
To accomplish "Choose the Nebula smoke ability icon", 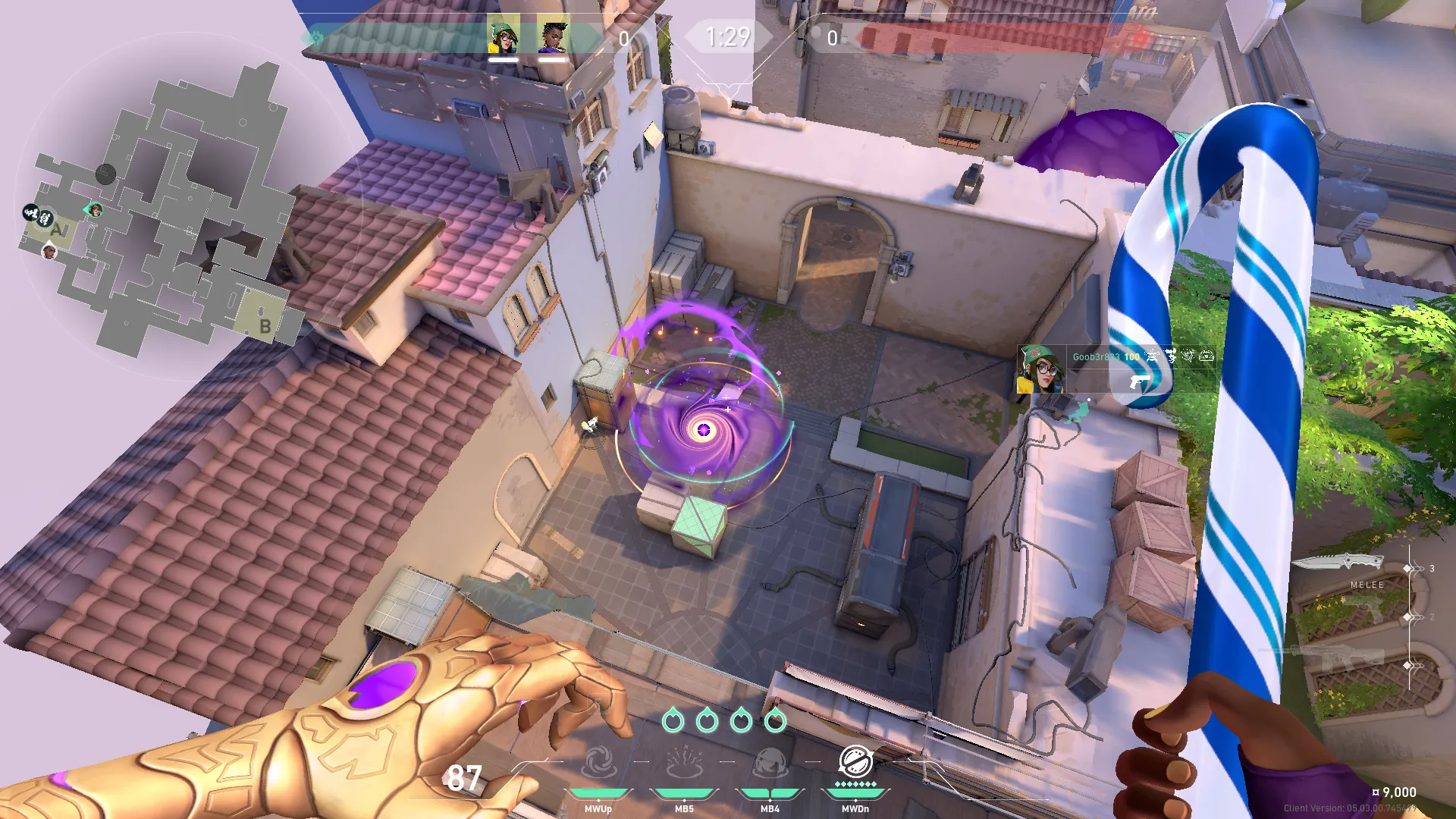I will tap(770, 763).
